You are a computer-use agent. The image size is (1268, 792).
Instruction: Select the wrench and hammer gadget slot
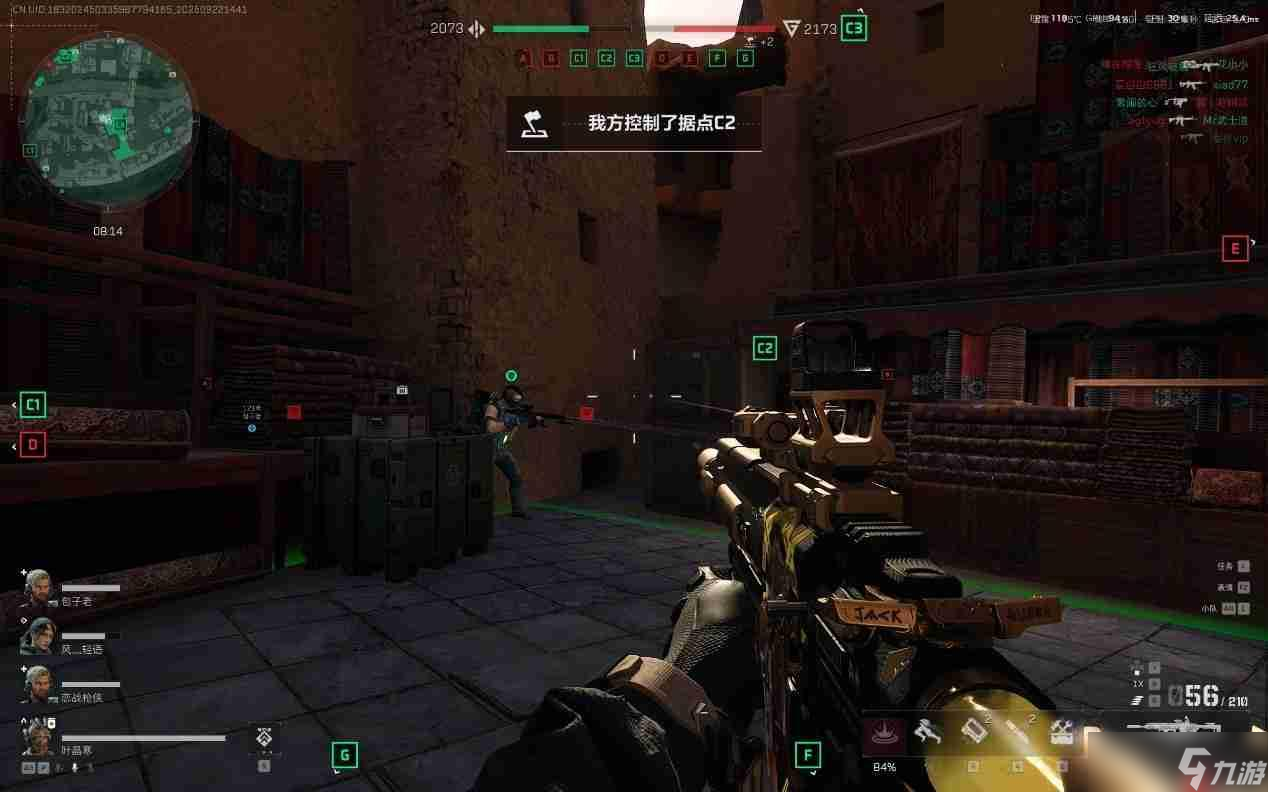tap(1062, 732)
